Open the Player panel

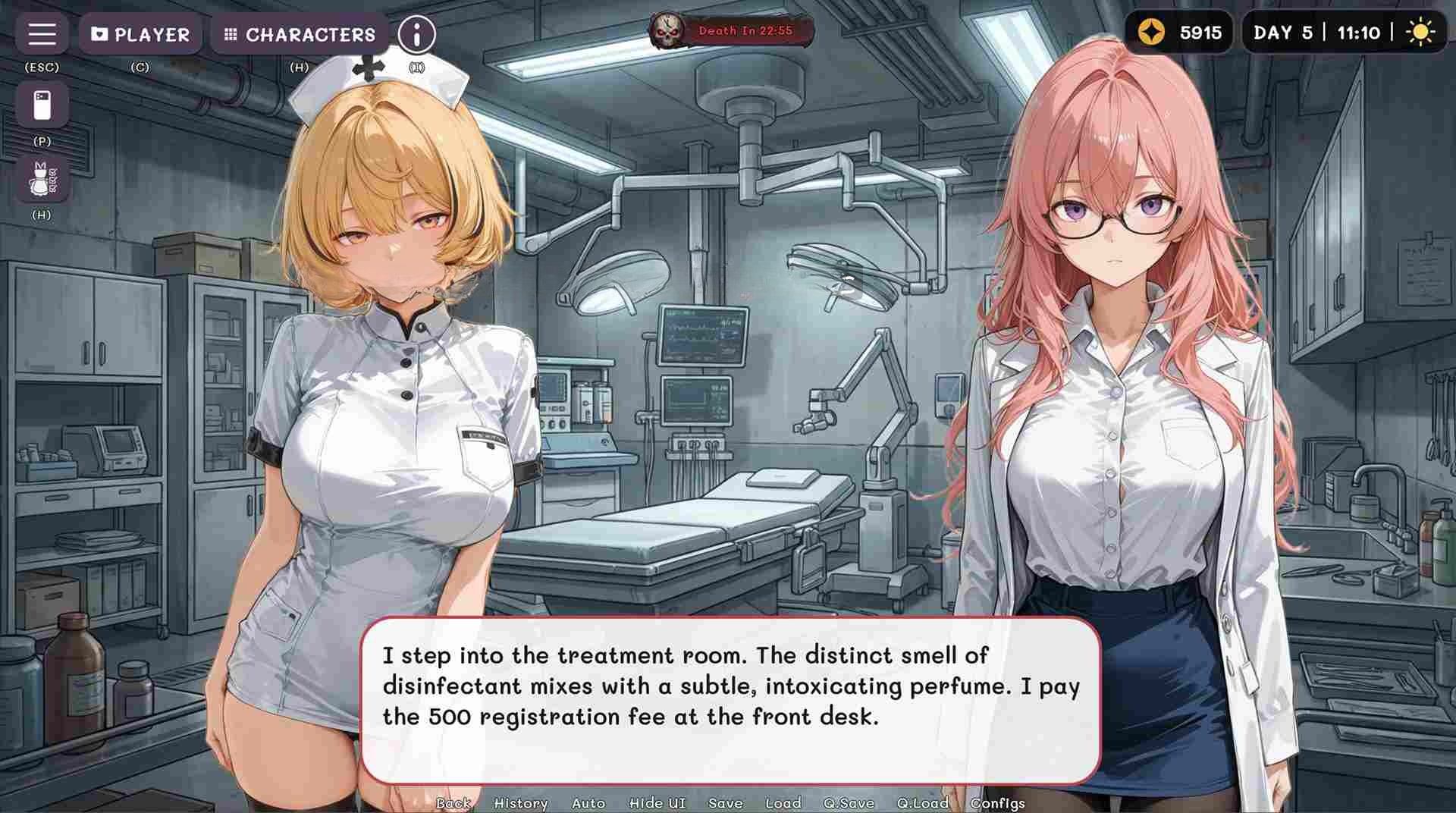(x=141, y=34)
